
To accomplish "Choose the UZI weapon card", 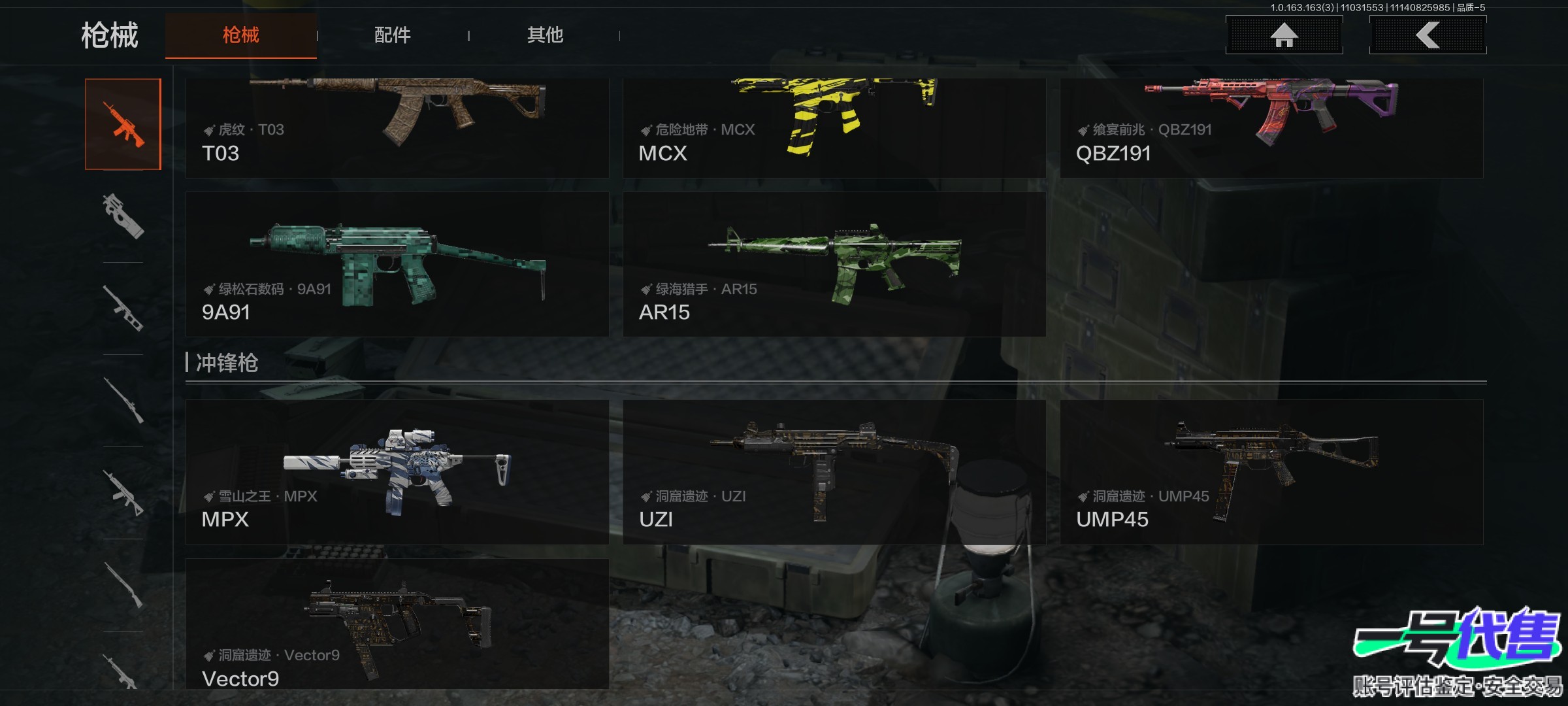I will click(834, 472).
